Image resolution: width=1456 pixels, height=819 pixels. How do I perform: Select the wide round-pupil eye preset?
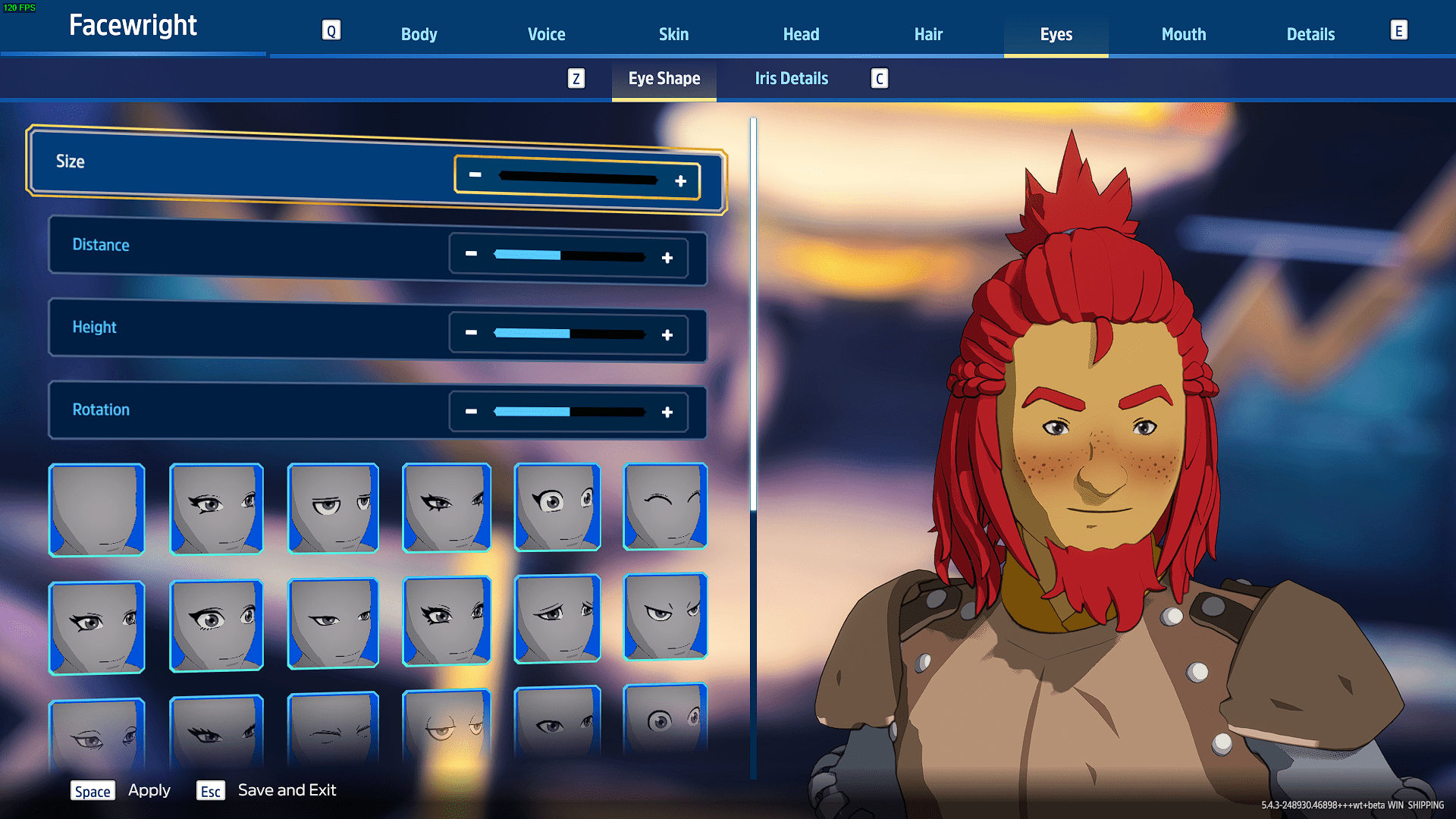click(x=557, y=507)
